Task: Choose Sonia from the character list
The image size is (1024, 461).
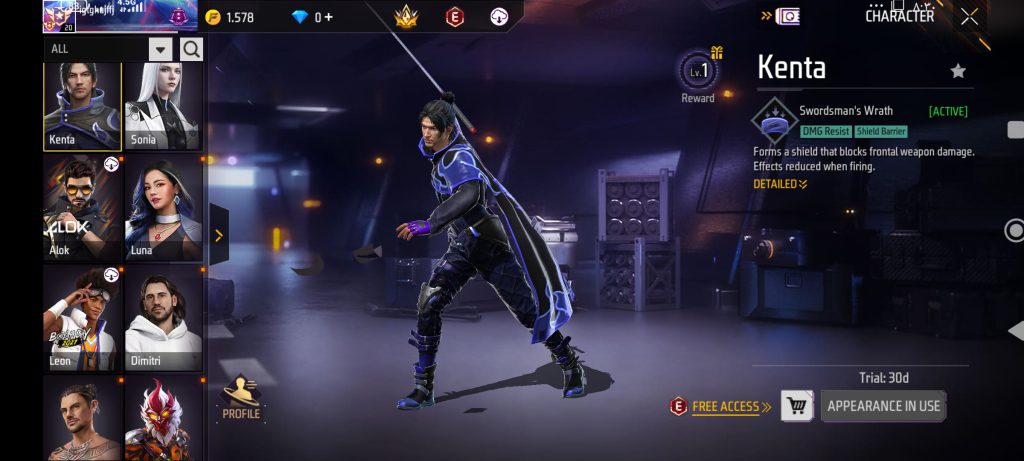Action: 163,105
